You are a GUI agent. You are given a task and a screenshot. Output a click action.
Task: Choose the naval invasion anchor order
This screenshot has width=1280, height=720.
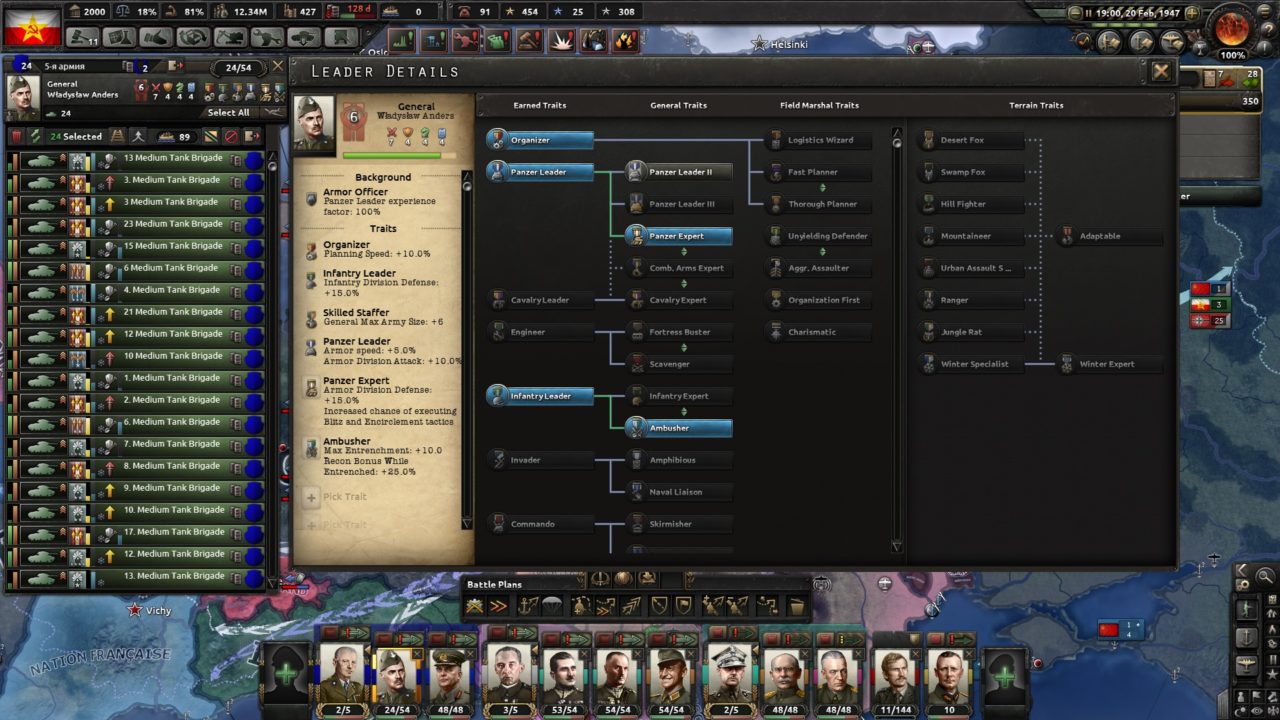click(x=528, y=605)
